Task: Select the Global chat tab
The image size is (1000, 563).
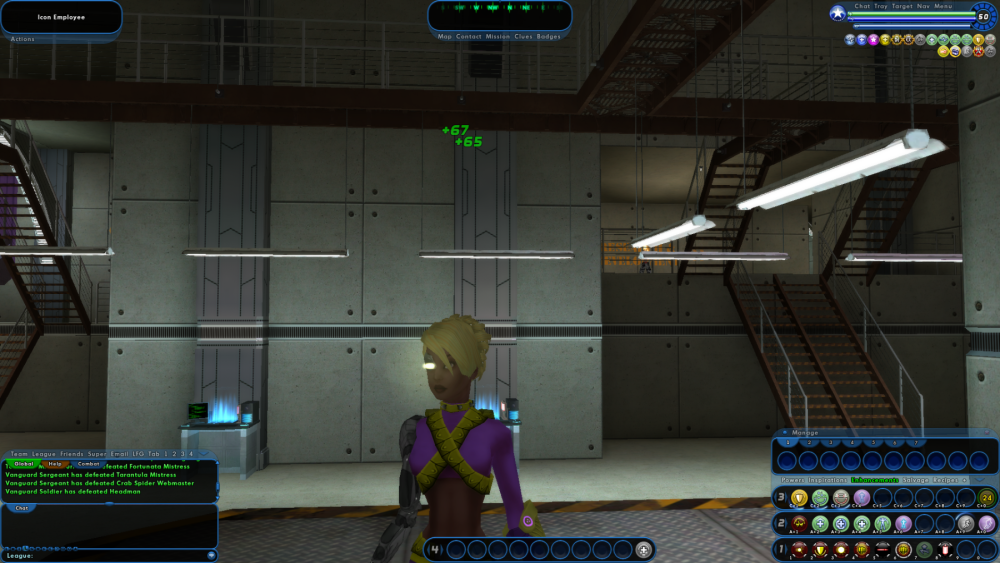Action: pyautogui.click(x=24, y=464)
